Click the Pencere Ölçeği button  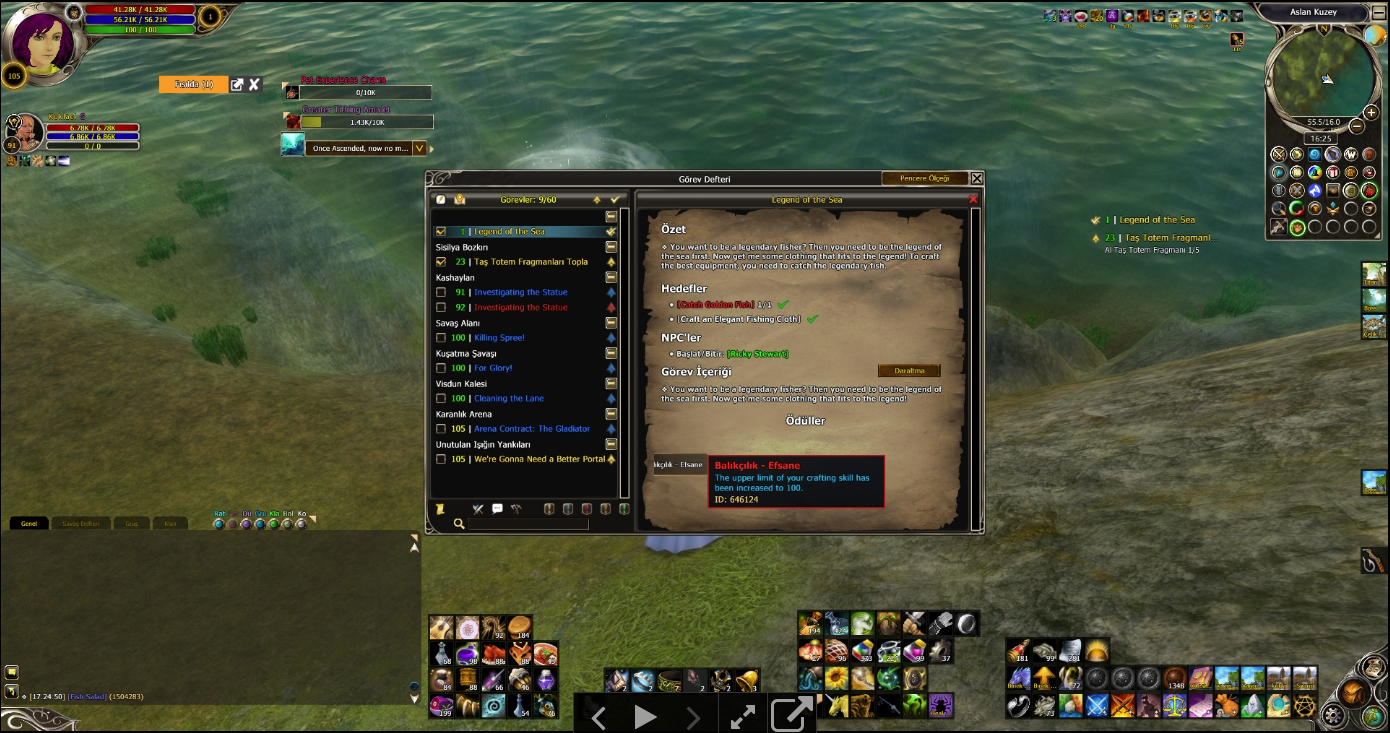pos(924,179)
